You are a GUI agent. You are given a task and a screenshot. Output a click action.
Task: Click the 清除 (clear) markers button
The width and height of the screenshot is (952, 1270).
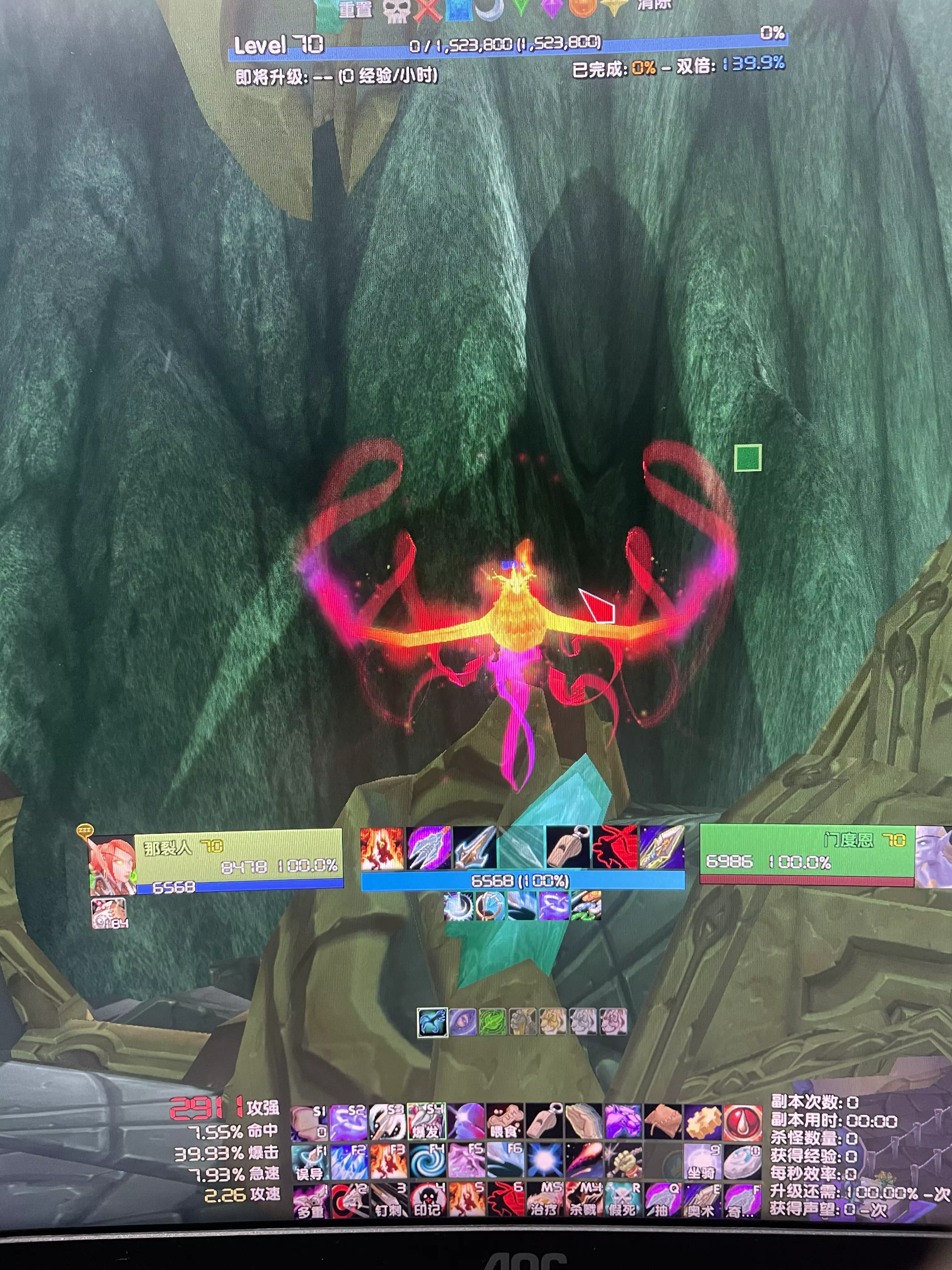pos(654,6)
